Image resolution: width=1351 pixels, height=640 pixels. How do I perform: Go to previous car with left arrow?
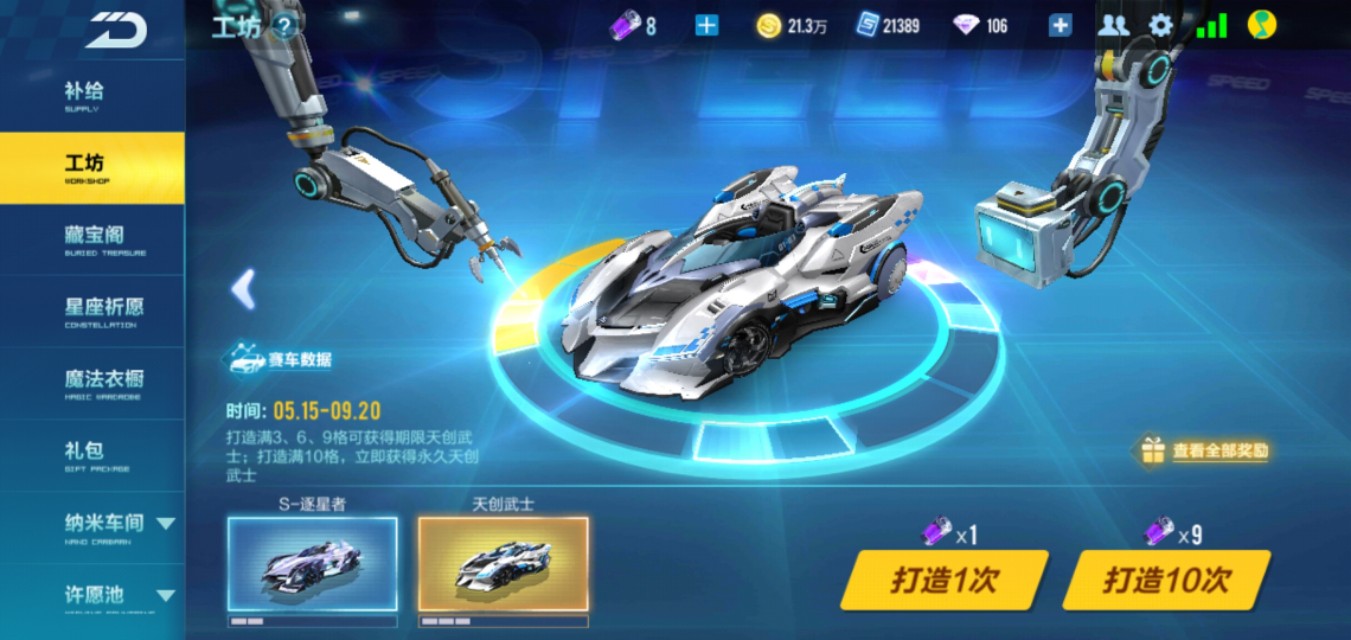click(243, 289)
